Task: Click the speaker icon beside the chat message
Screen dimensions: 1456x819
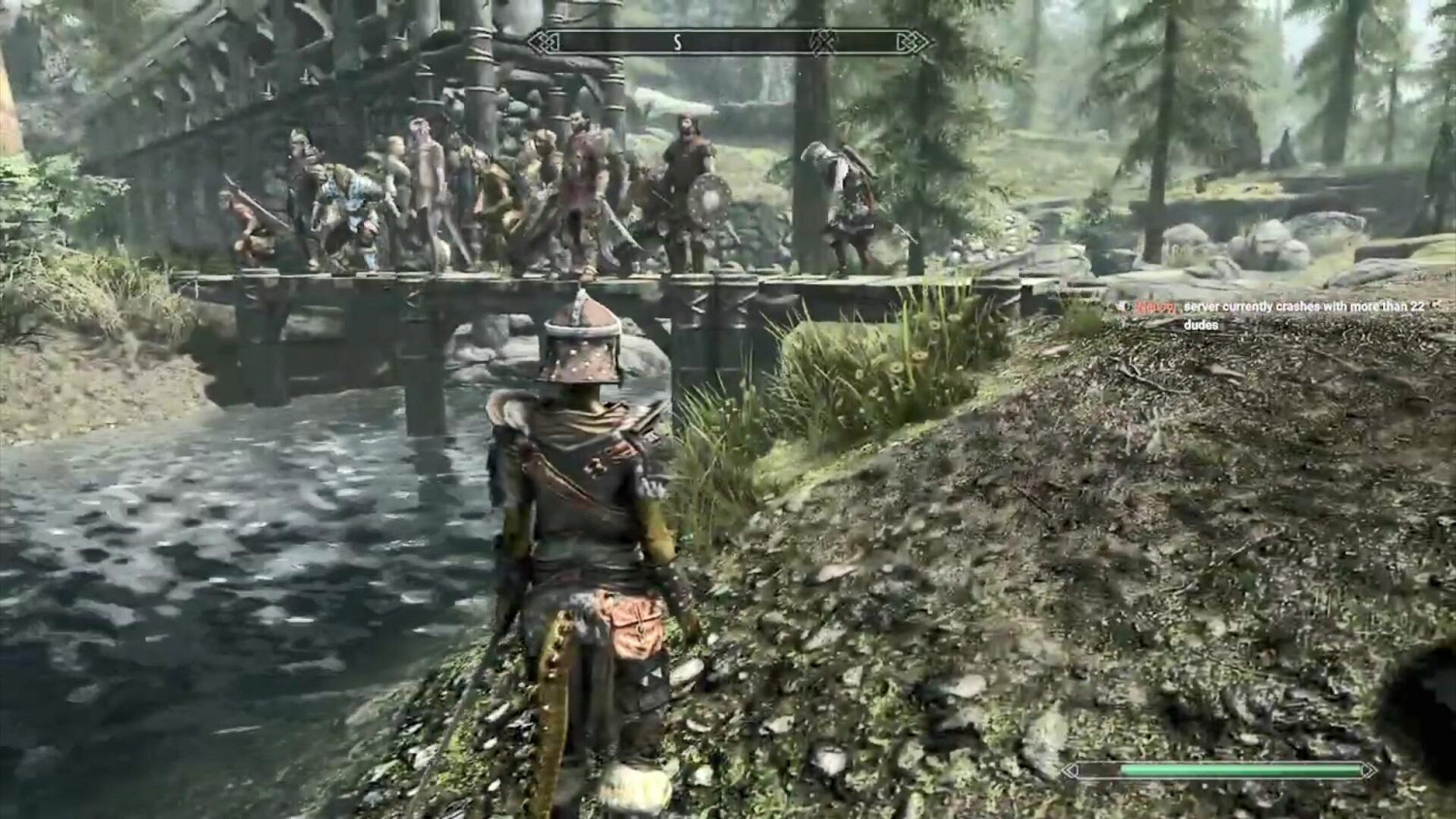Action: point(1126,307)
